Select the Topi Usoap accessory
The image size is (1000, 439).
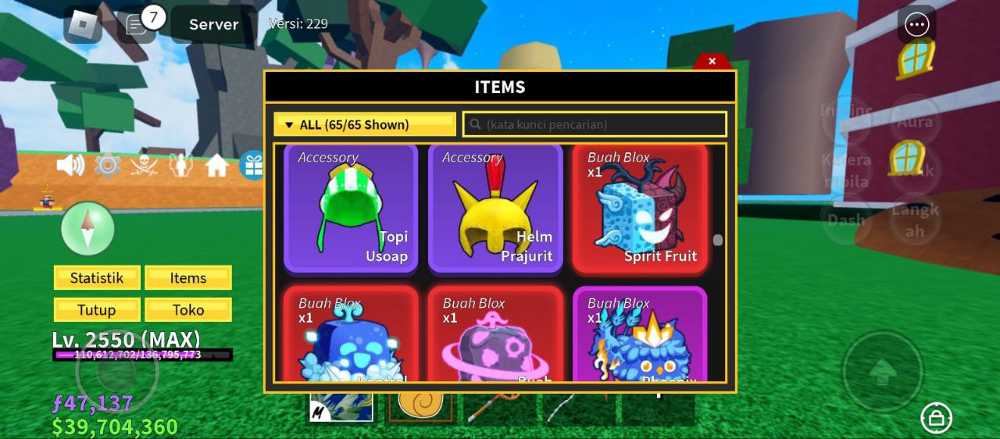pos(351,208)
